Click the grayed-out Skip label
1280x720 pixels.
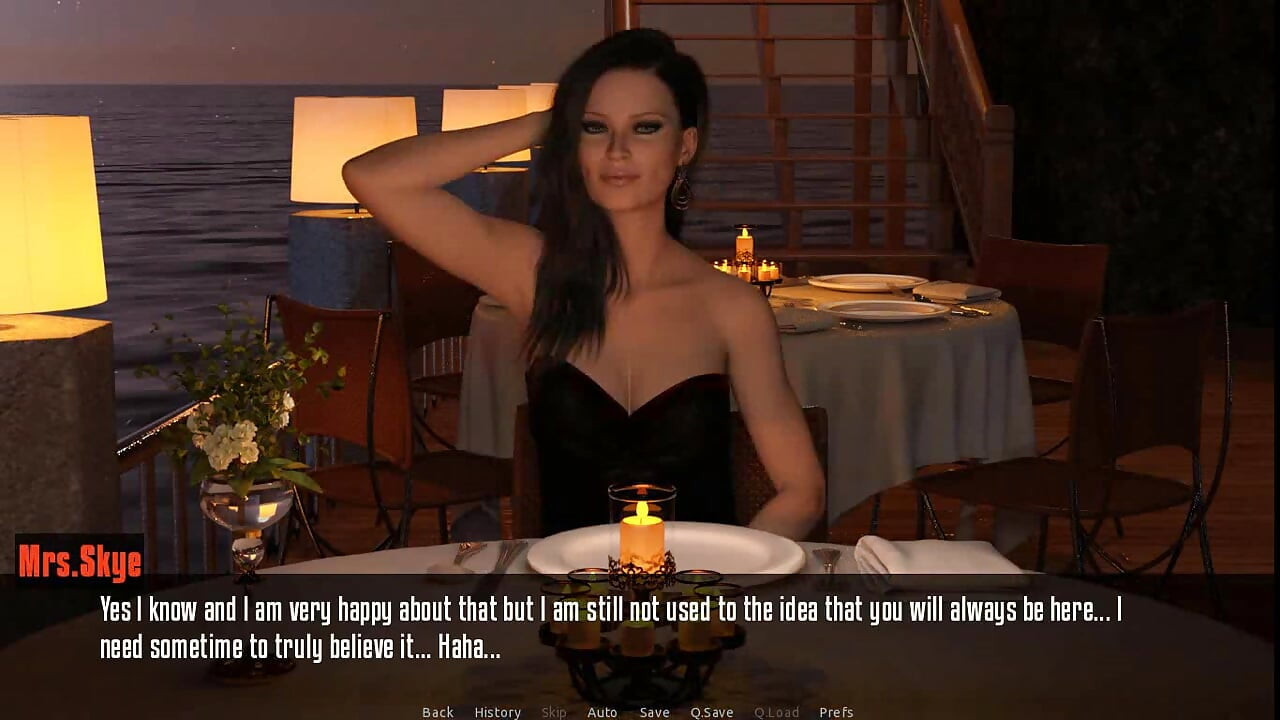(x=552, y=712)
